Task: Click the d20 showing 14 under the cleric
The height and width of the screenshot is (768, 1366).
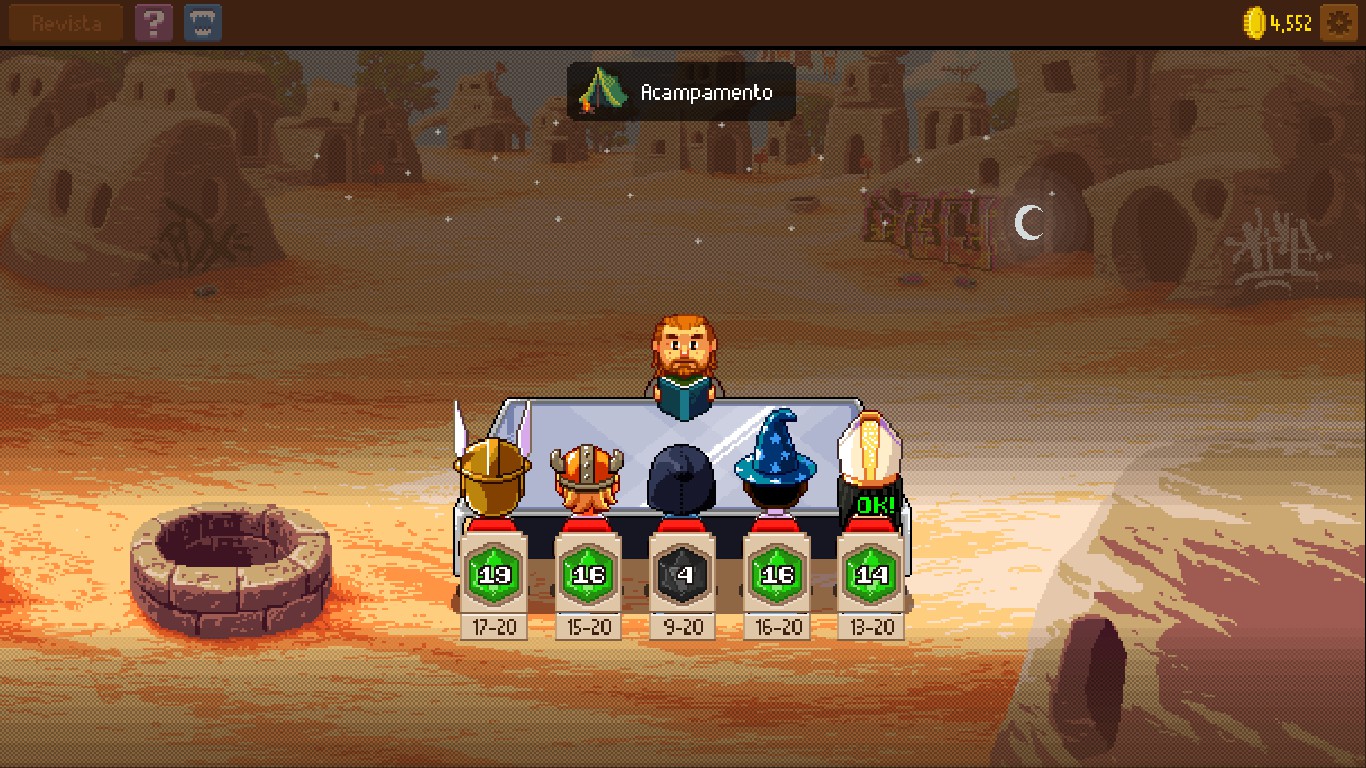Action: point(869,574)
